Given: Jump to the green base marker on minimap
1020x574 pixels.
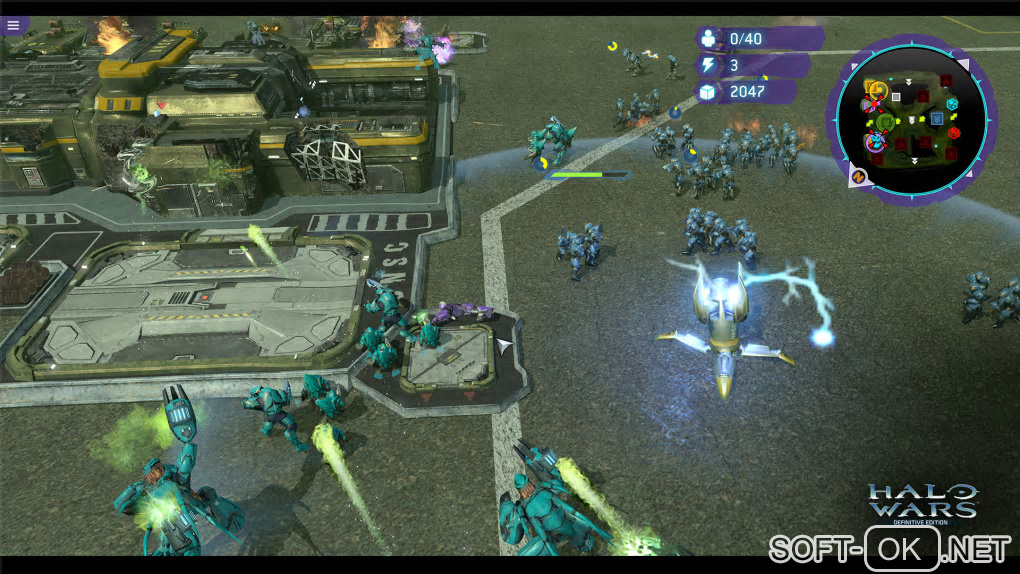Looking at the screenshot, I should pos(885,122).
